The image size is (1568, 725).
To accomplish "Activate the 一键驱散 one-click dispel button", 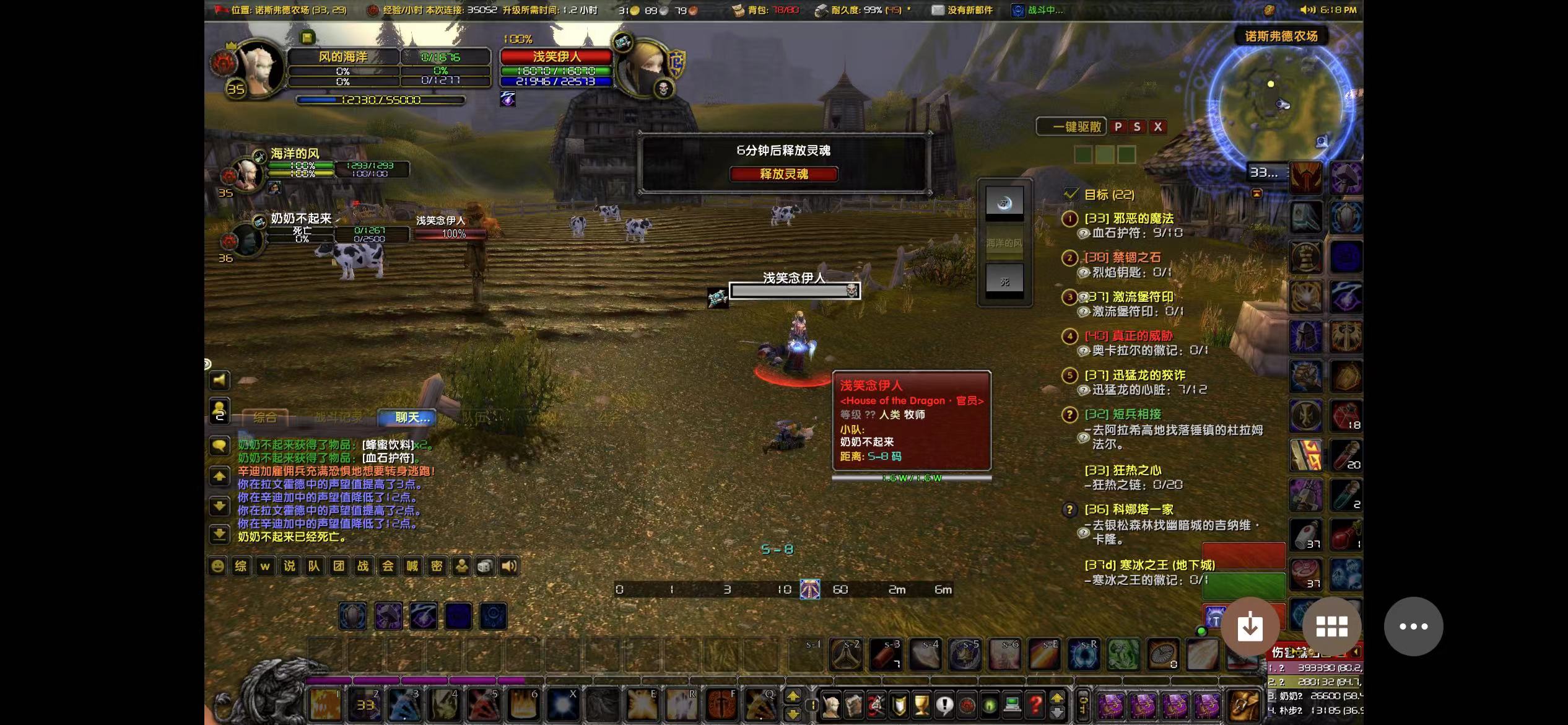I will coord(1071,127).
